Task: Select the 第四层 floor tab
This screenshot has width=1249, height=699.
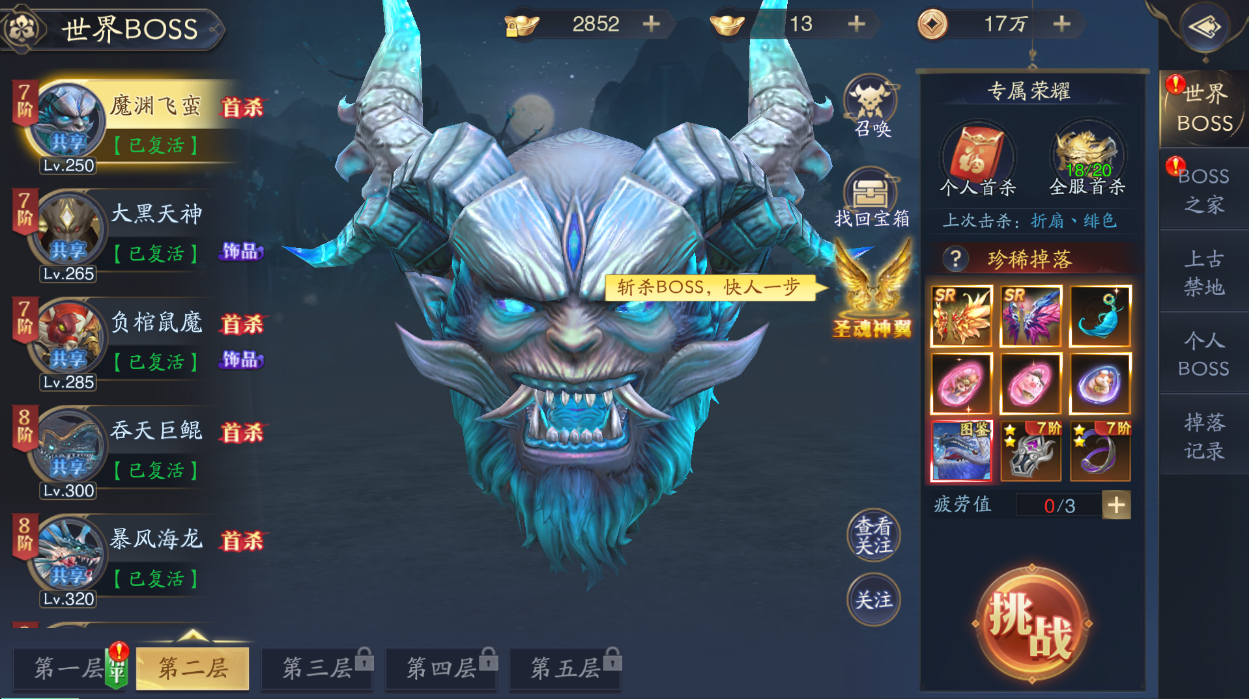Action: click(x=441, y=668)
